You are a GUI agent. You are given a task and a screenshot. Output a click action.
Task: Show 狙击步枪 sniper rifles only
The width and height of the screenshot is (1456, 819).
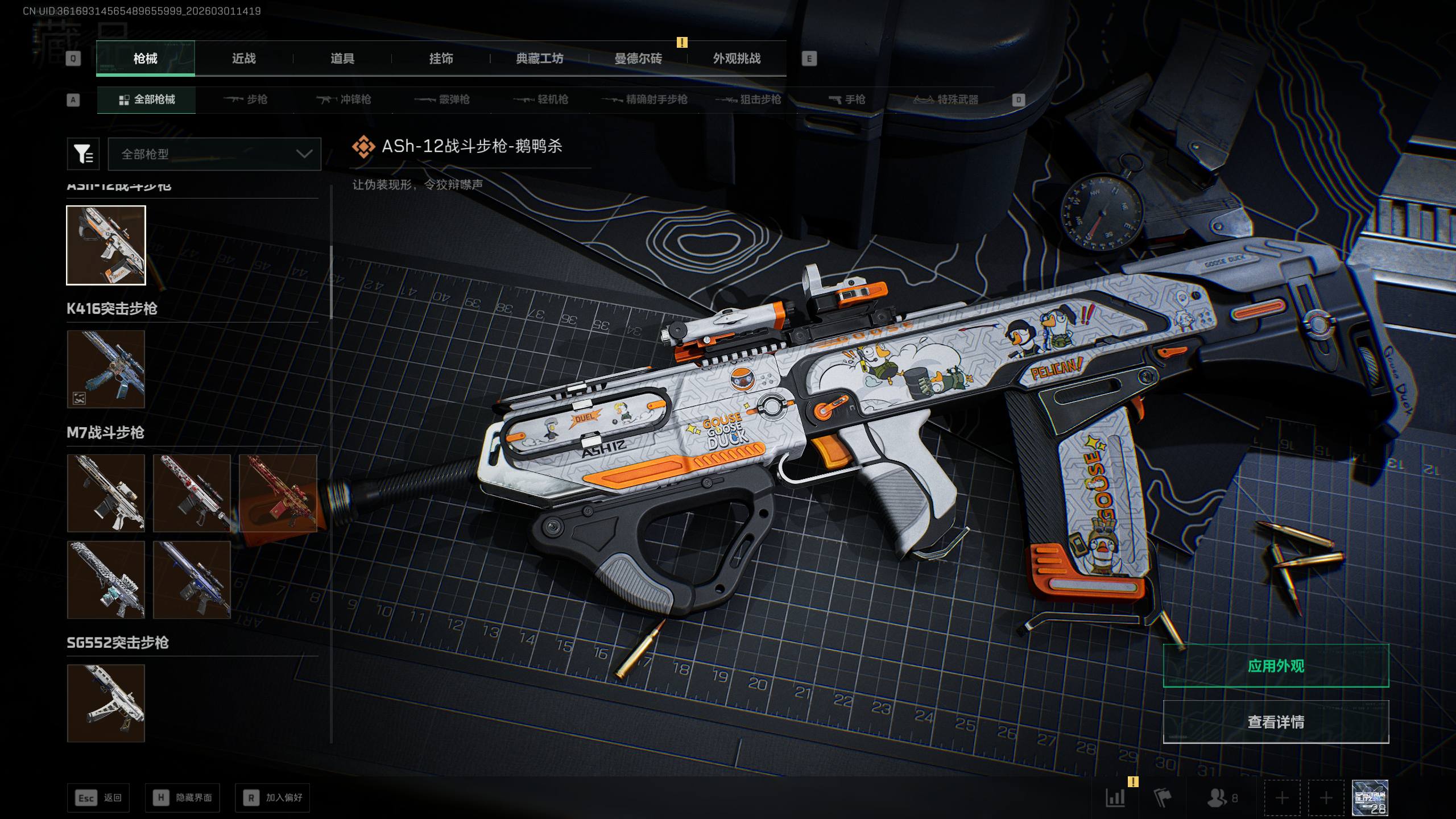[x=748, y=100]
